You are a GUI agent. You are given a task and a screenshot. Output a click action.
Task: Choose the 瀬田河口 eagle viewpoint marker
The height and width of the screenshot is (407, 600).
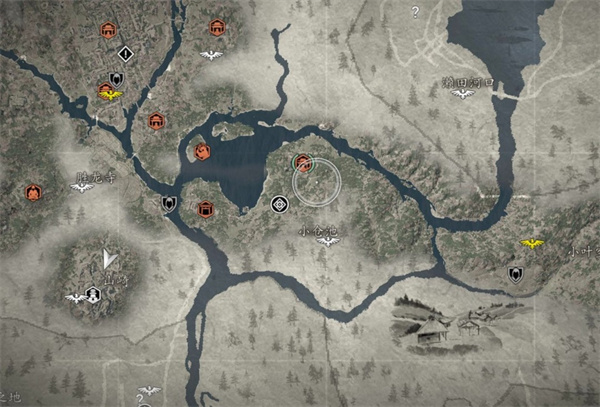[462, 93]
